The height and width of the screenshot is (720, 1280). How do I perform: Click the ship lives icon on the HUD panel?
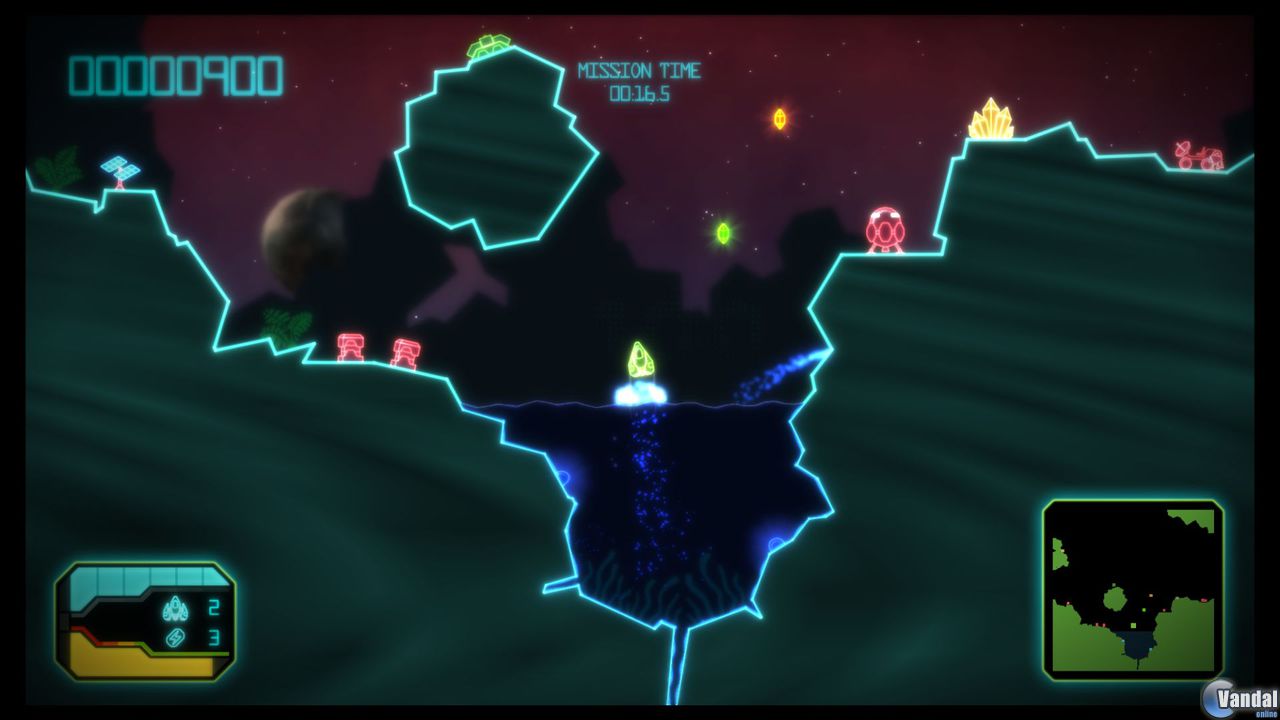173,608
